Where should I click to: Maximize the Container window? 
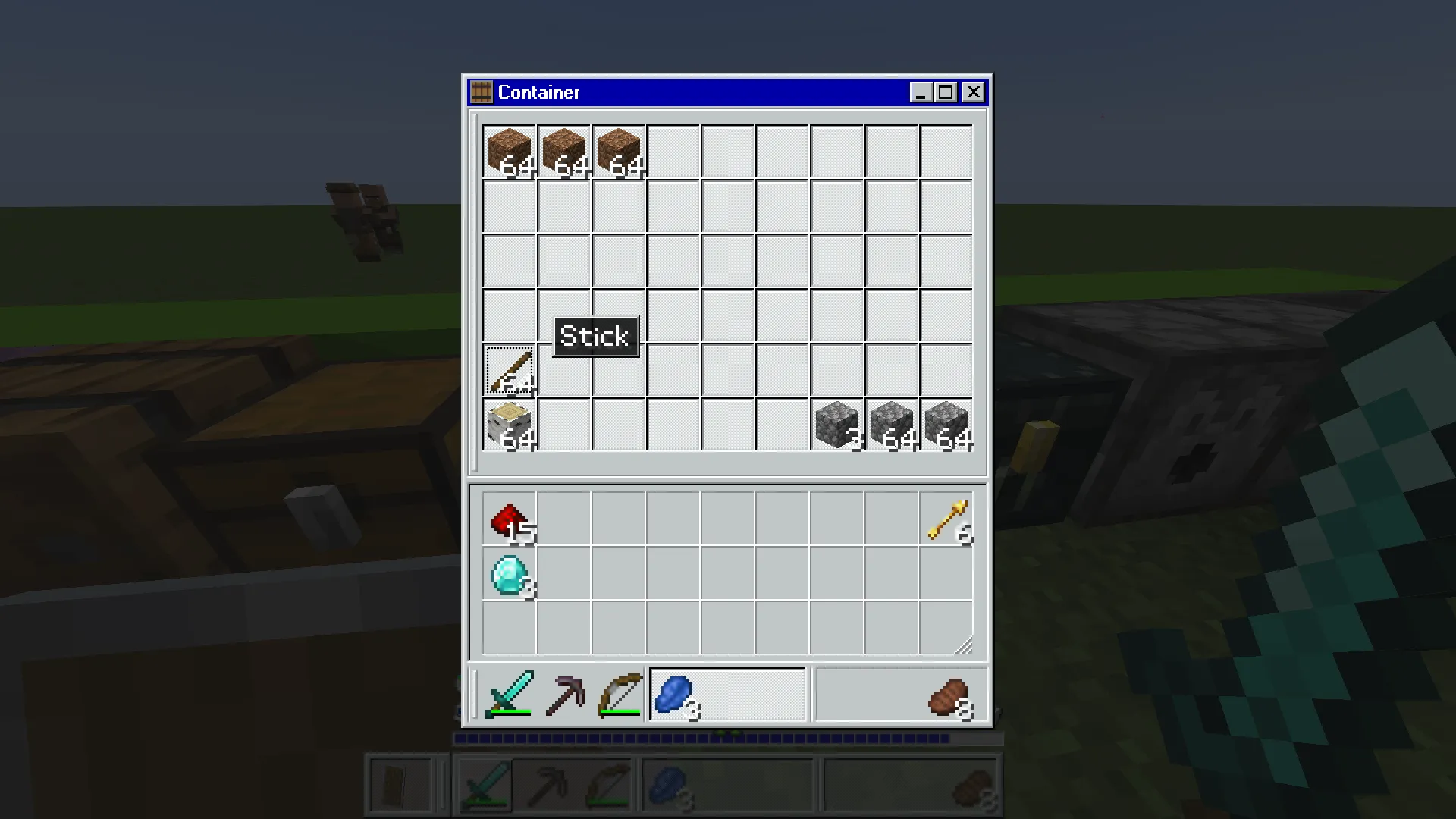[946, 92]
